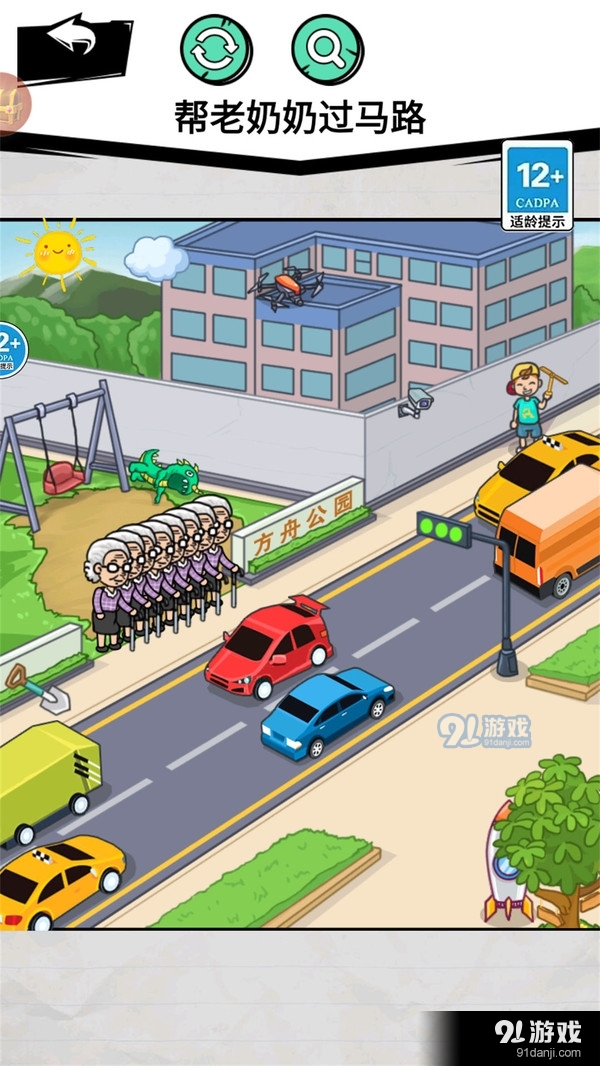This screenshot has width=600, height=1066.
Task: Go back with the white arrow button
Action: tap(72, 41)
